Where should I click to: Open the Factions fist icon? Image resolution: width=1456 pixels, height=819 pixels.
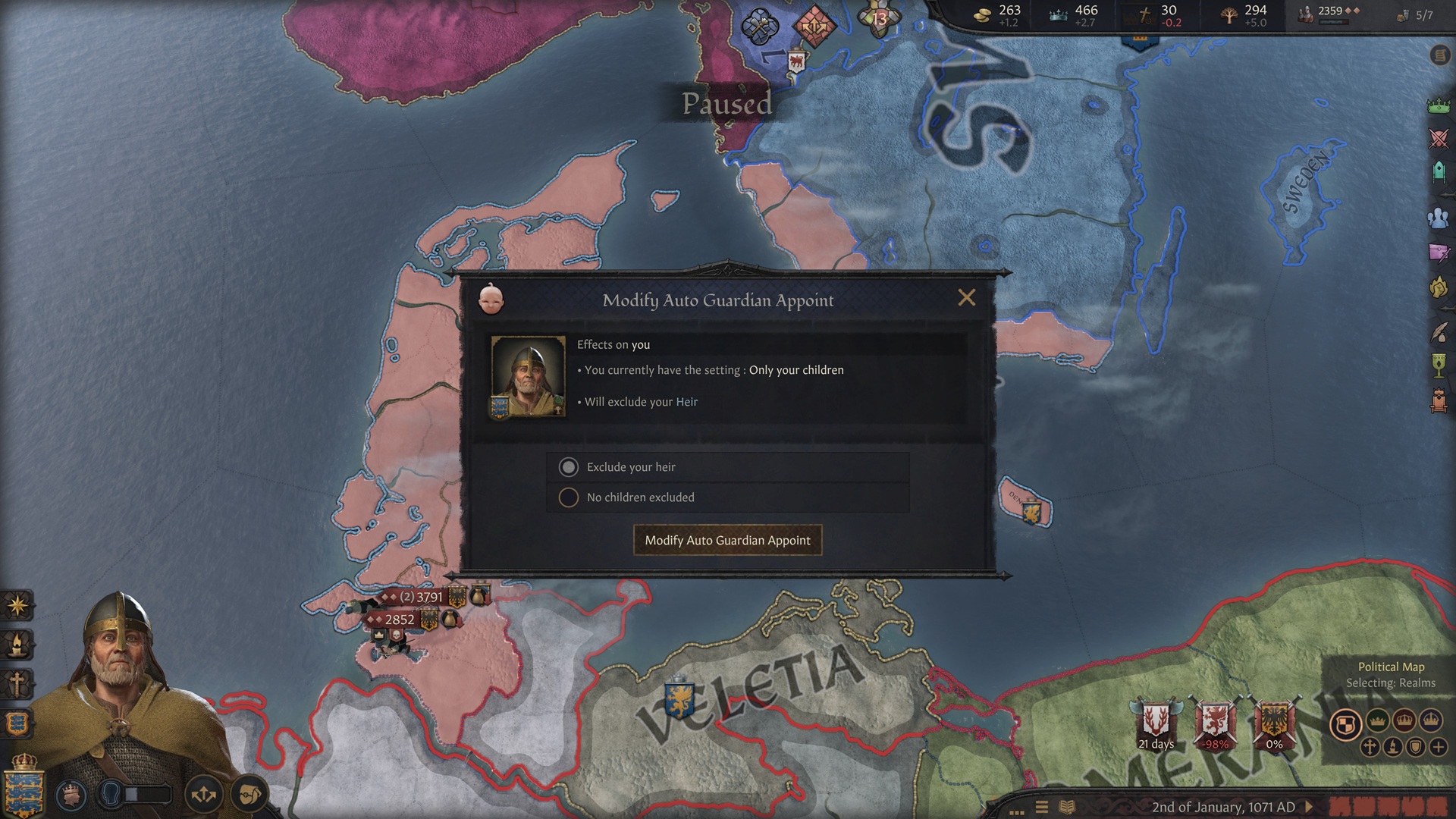[1438, 288]
